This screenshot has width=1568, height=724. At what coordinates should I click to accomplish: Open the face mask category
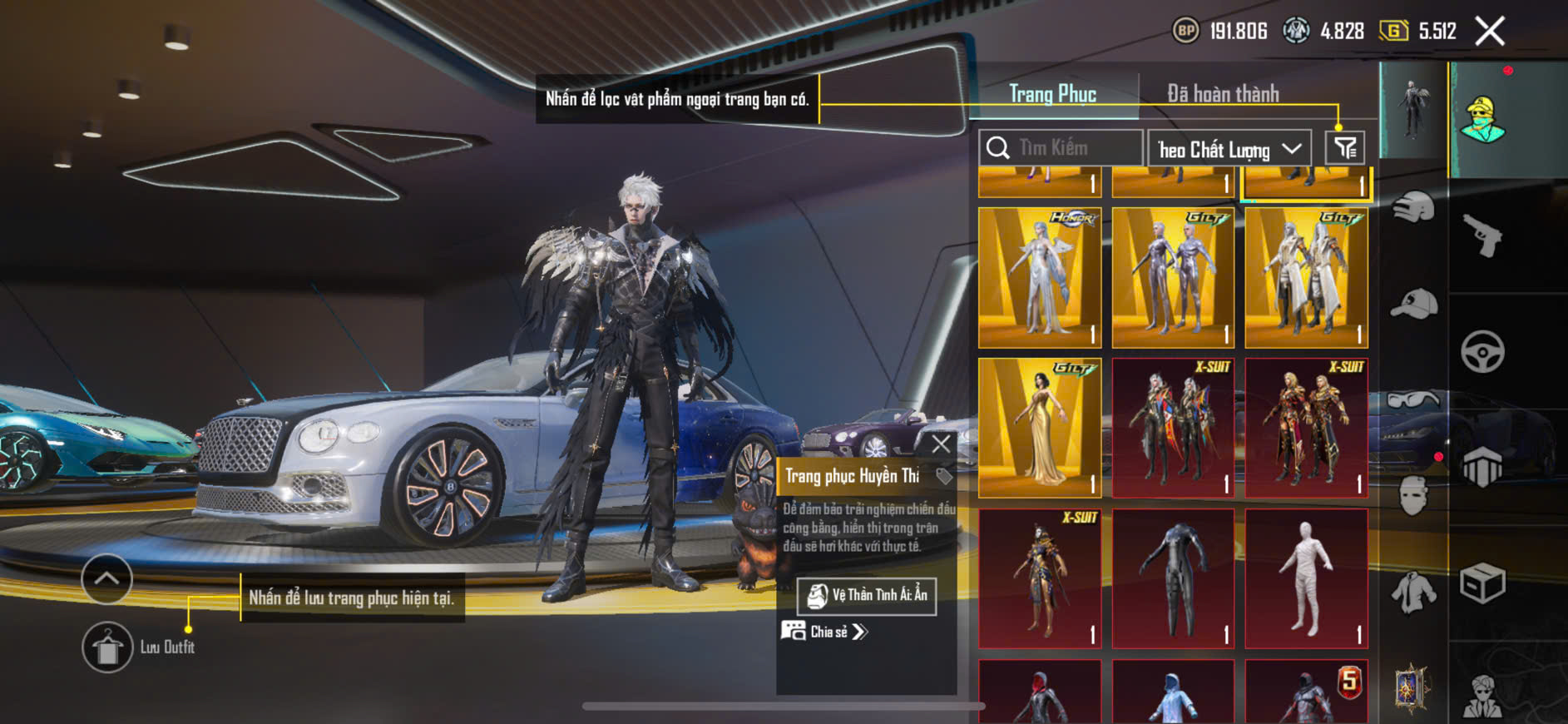pyautogui.click(x=1413, y=497)
